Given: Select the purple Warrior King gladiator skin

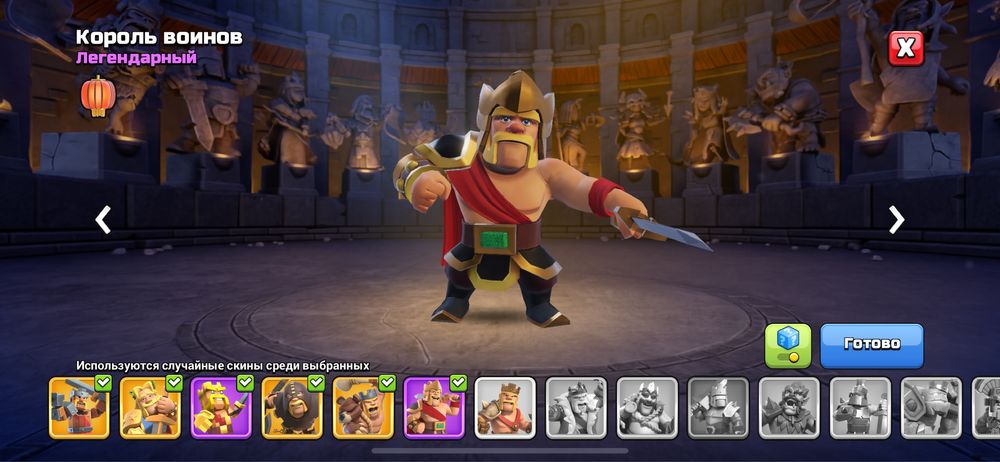Looking at the screenshot, I should pos(435,407).
